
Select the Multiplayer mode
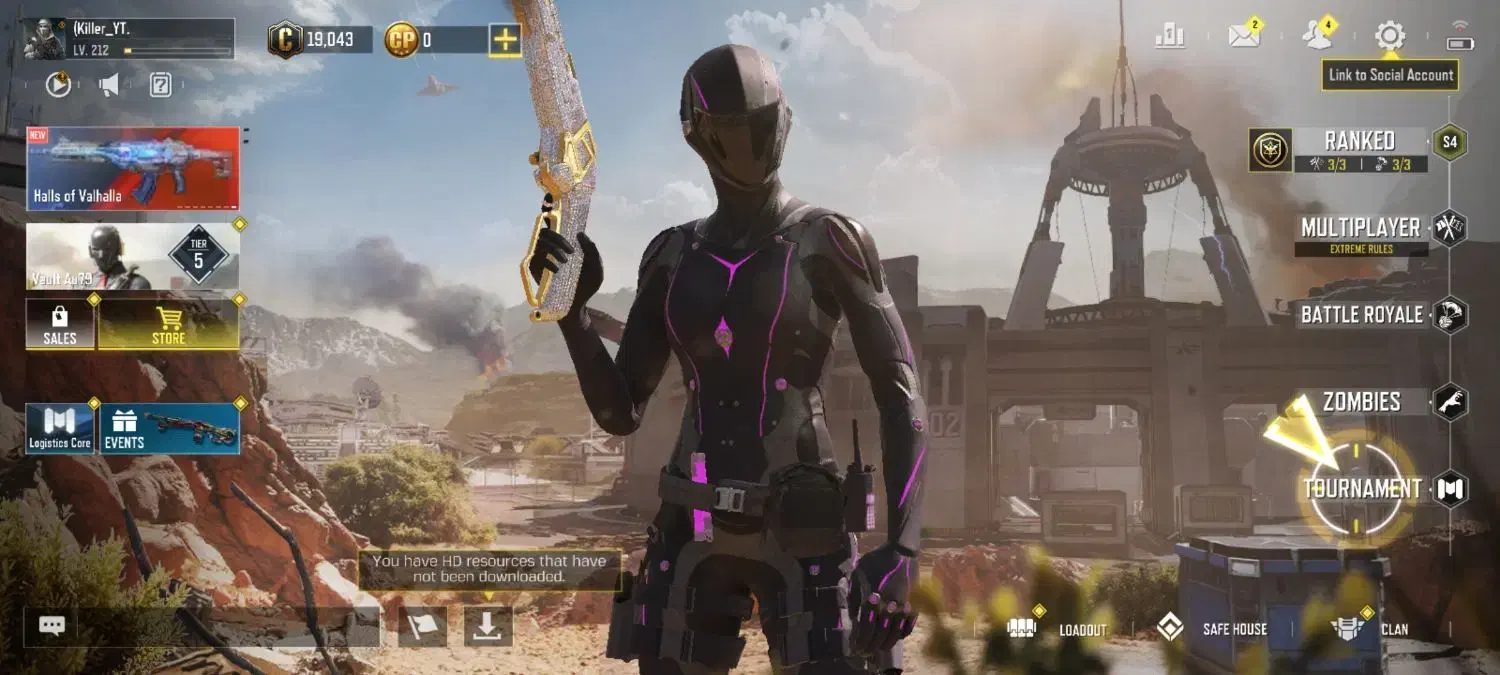pyautogui.click(x=1360, y=229)
